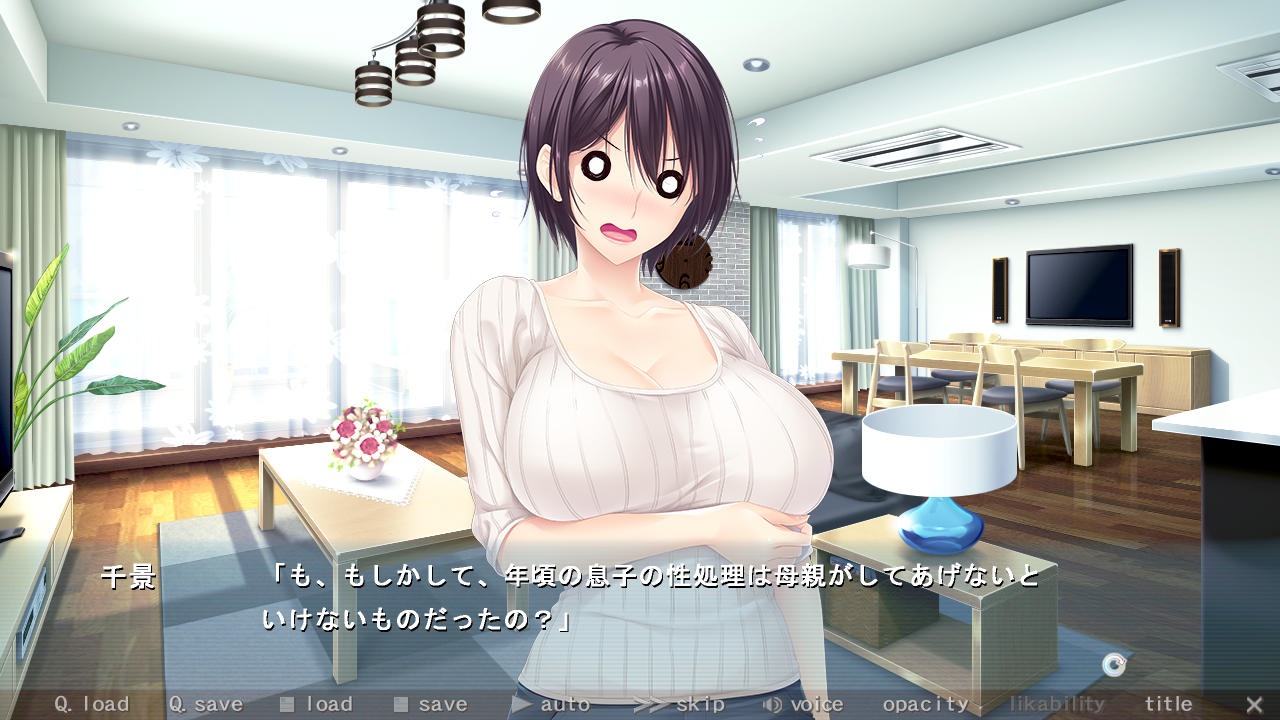Open the Q.load quick load option
Screen dimensions: 1280x720
[91, 704]
